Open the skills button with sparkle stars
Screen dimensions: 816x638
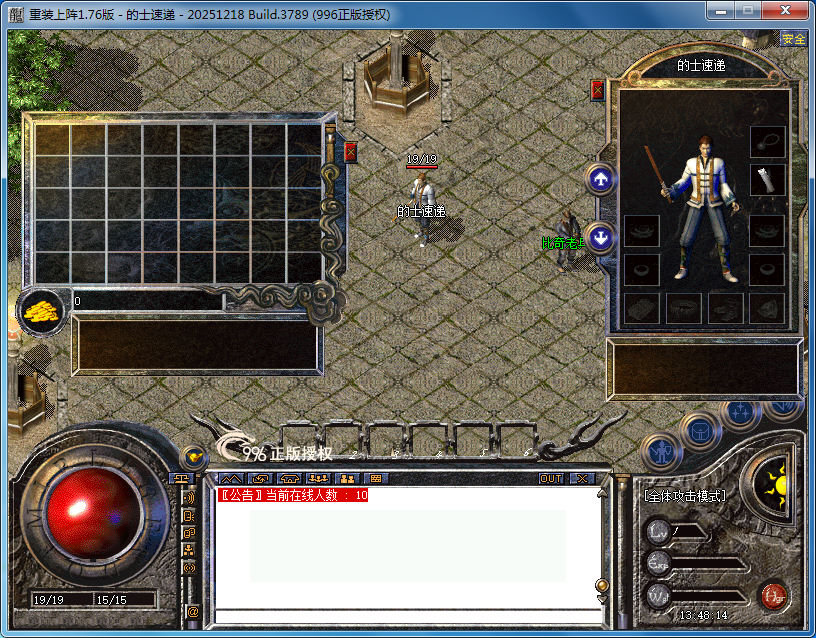741,412
